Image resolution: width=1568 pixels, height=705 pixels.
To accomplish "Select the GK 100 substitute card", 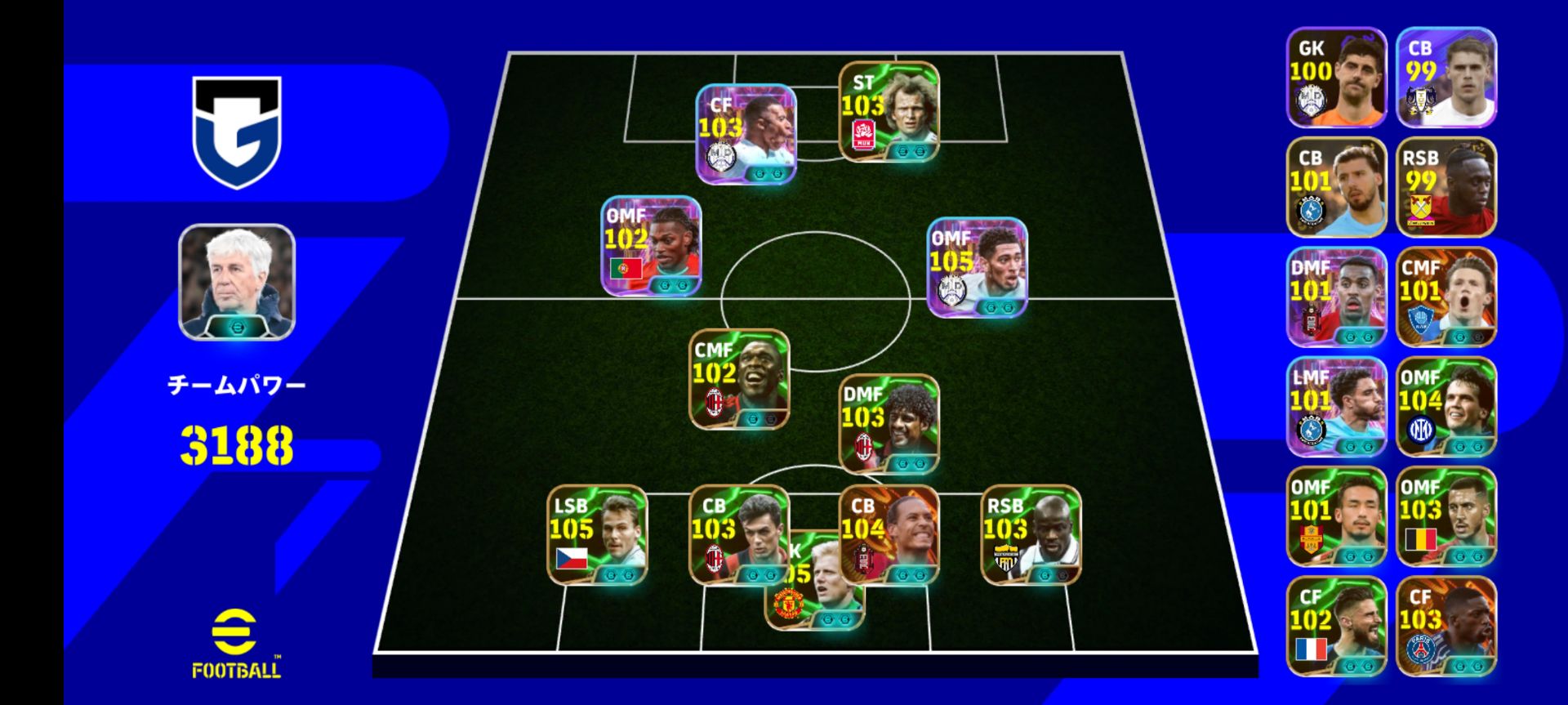I will [1336, 78].
